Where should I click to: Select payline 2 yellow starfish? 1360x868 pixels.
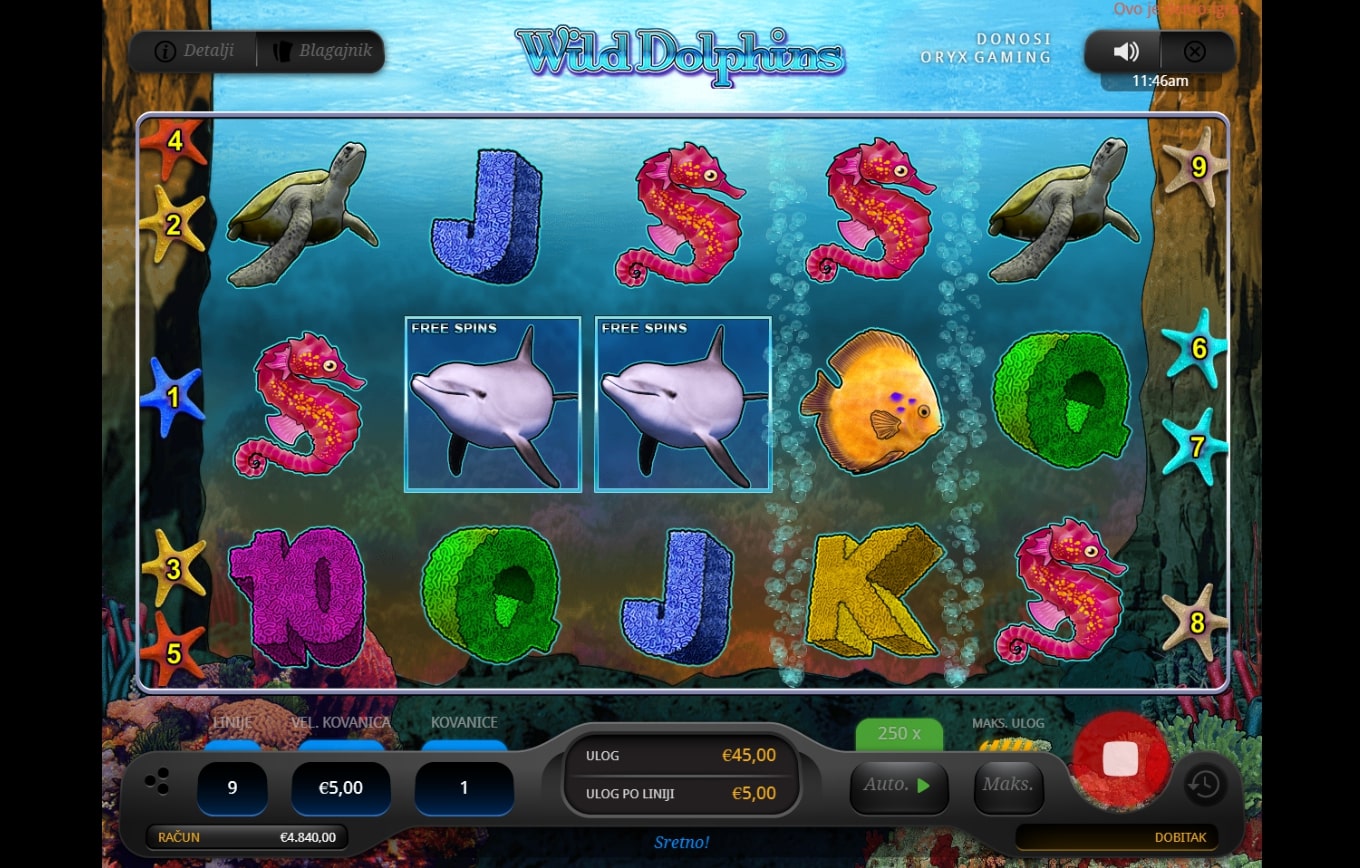click(173, 225)
